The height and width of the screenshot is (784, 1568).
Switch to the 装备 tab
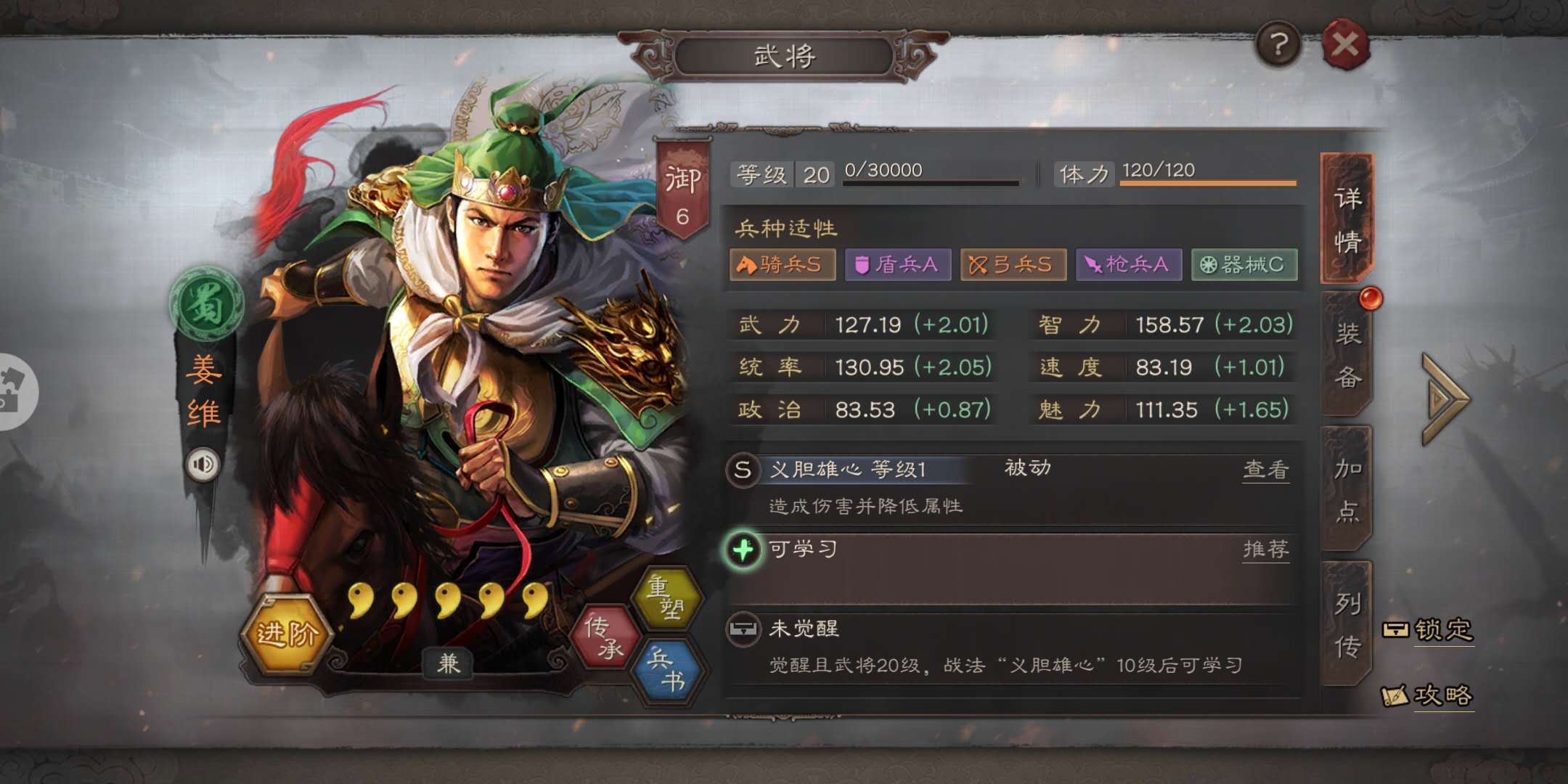[1347, 355]
